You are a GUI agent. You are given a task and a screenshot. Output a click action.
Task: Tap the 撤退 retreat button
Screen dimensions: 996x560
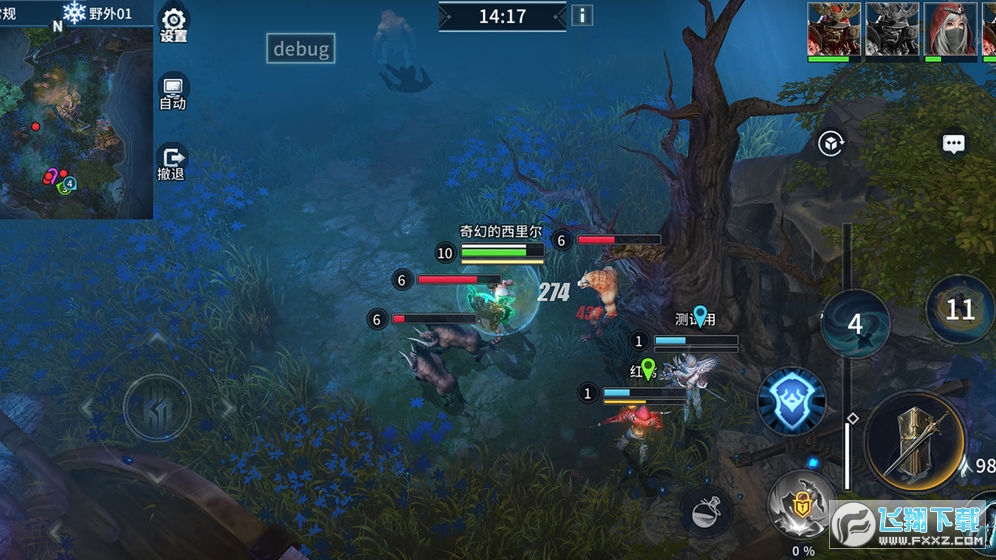pyautogui.click(x=172, y=163)
